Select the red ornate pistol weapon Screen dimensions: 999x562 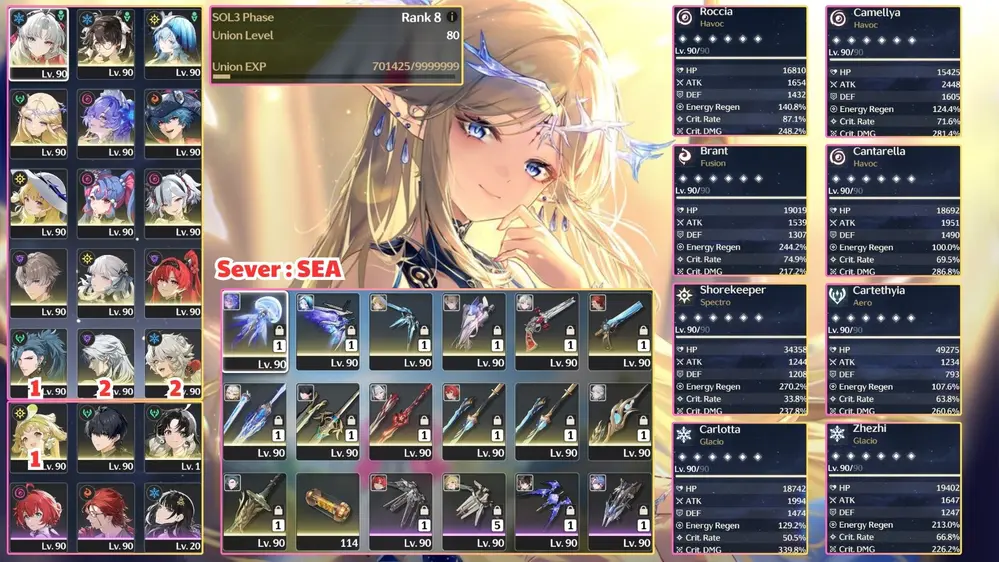click(x=548, y=331)
